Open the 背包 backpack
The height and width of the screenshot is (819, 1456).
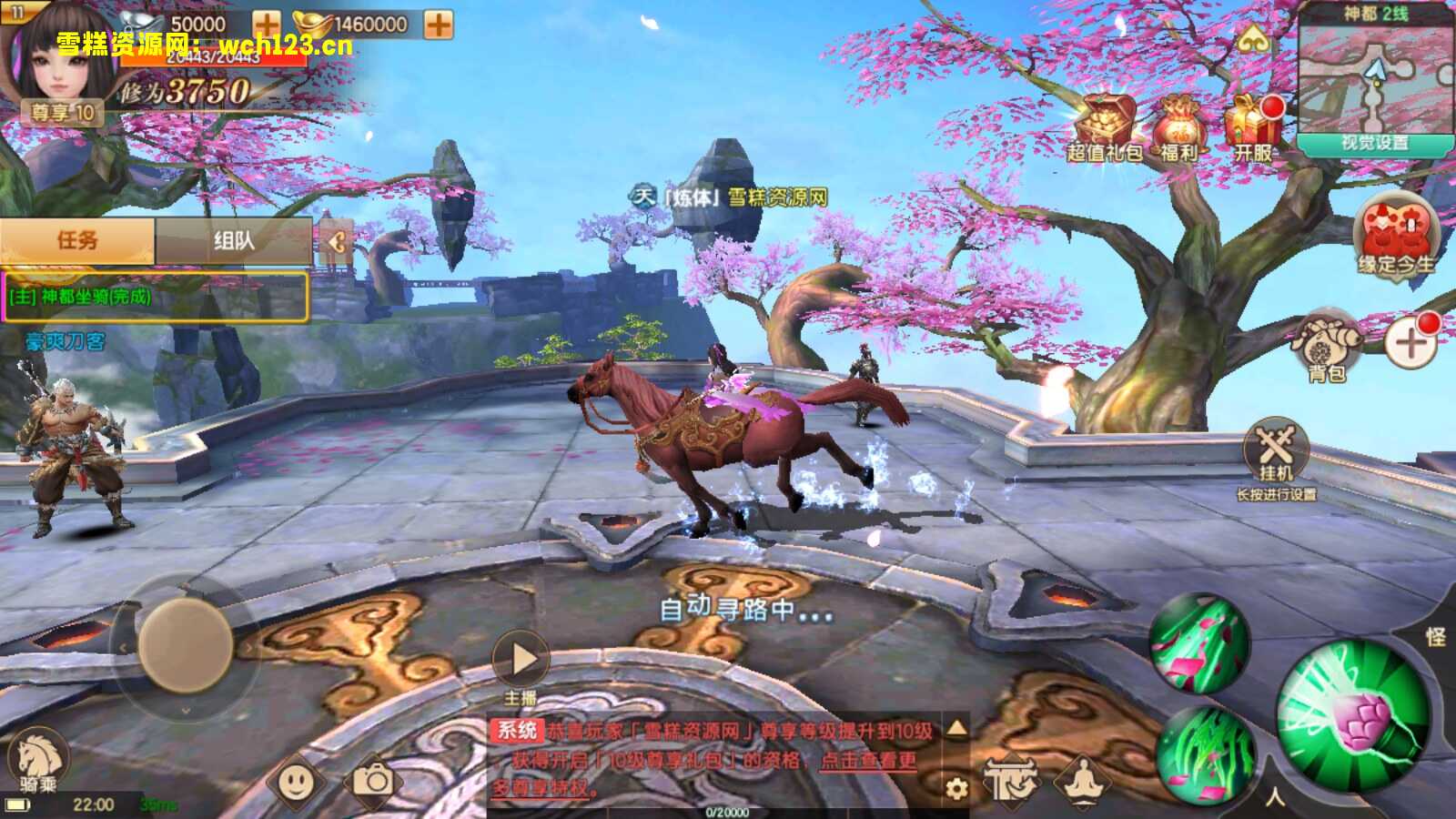click(1327, 346)
